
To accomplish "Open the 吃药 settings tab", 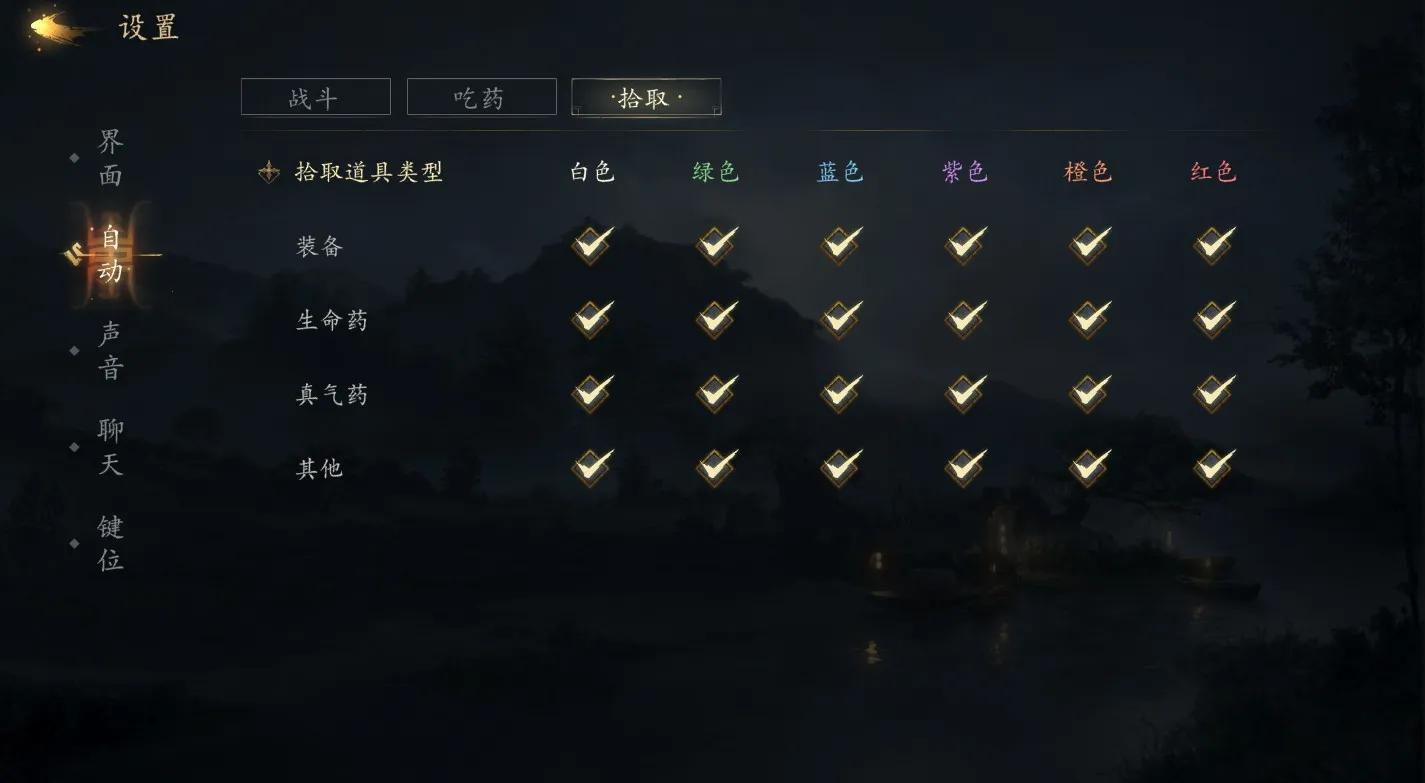I will [x=481, y=96].
